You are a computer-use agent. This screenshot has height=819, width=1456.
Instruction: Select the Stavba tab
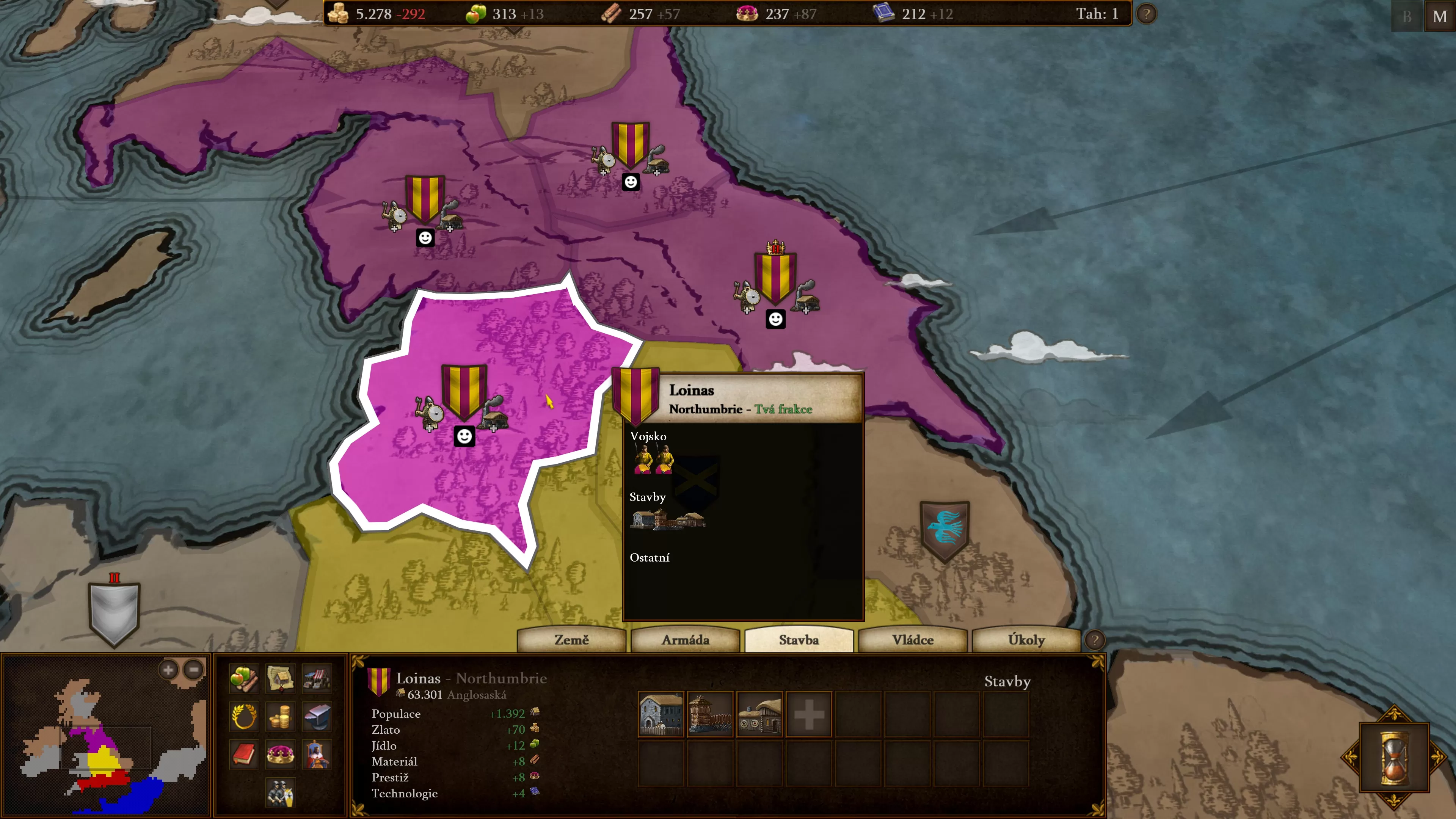click(799, 640)
